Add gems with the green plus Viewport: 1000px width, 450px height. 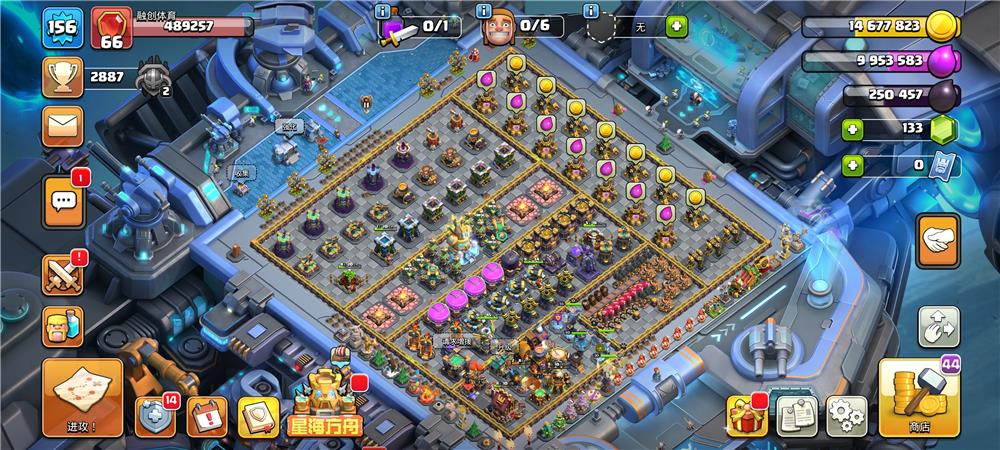click(852, 129)
